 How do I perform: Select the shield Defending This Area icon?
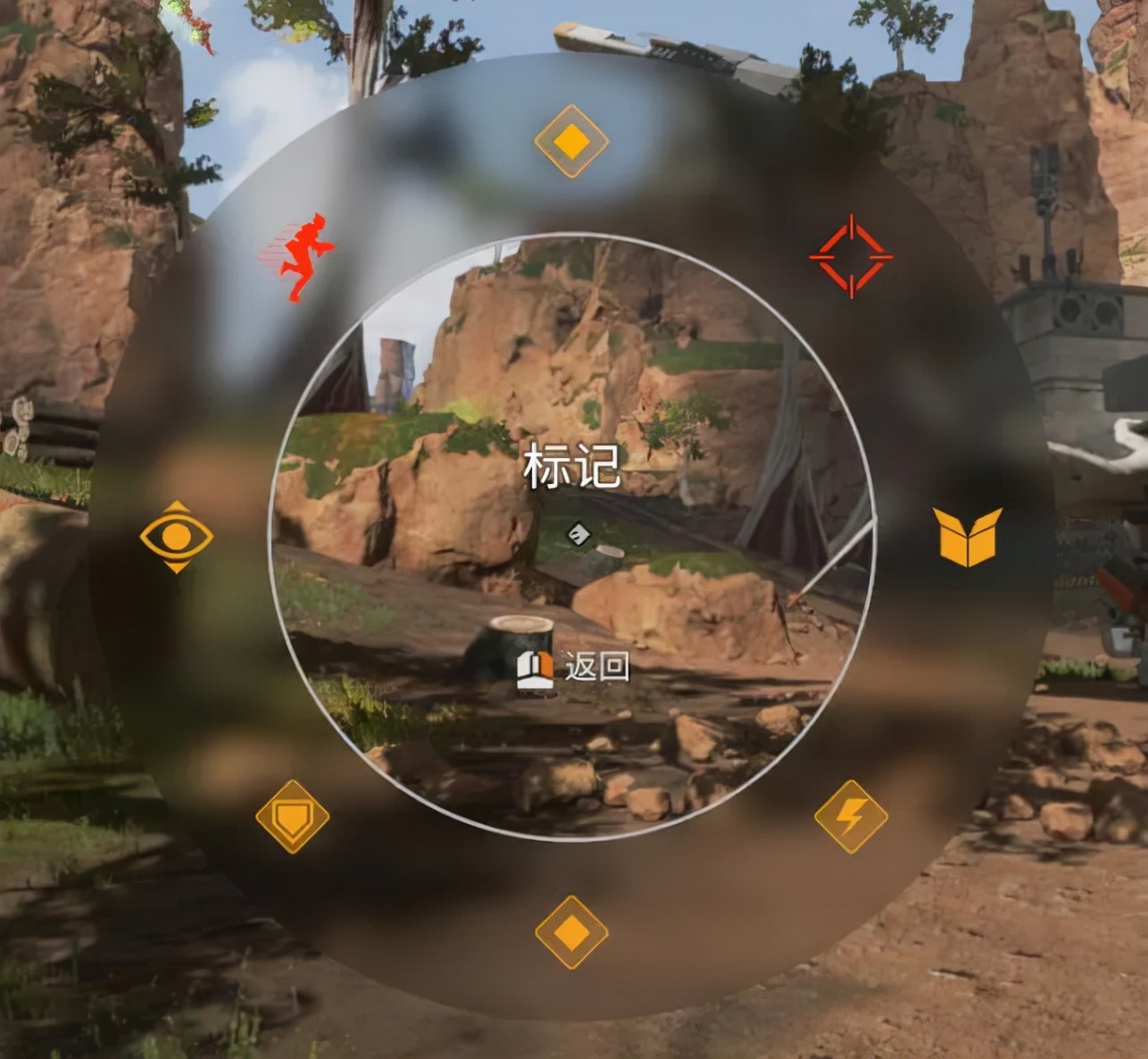tap(293, 815)
